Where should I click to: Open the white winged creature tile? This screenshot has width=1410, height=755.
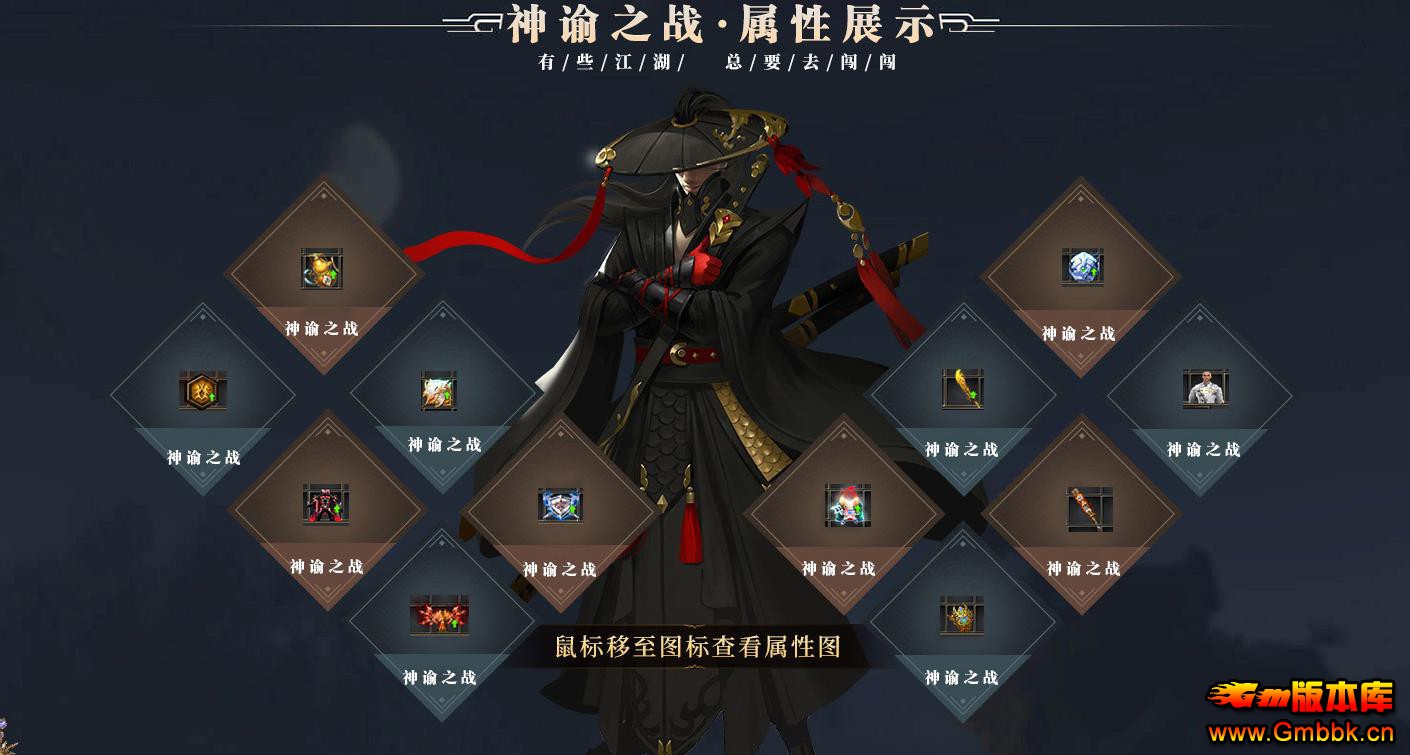coord(439,391)
